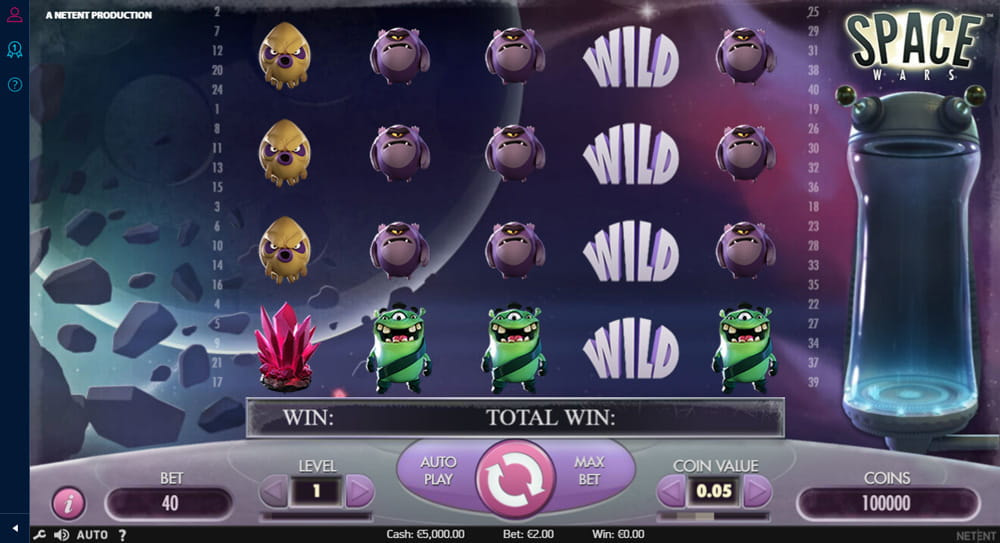Start Auto Play
1000x543 pixels.
[438, 471]
